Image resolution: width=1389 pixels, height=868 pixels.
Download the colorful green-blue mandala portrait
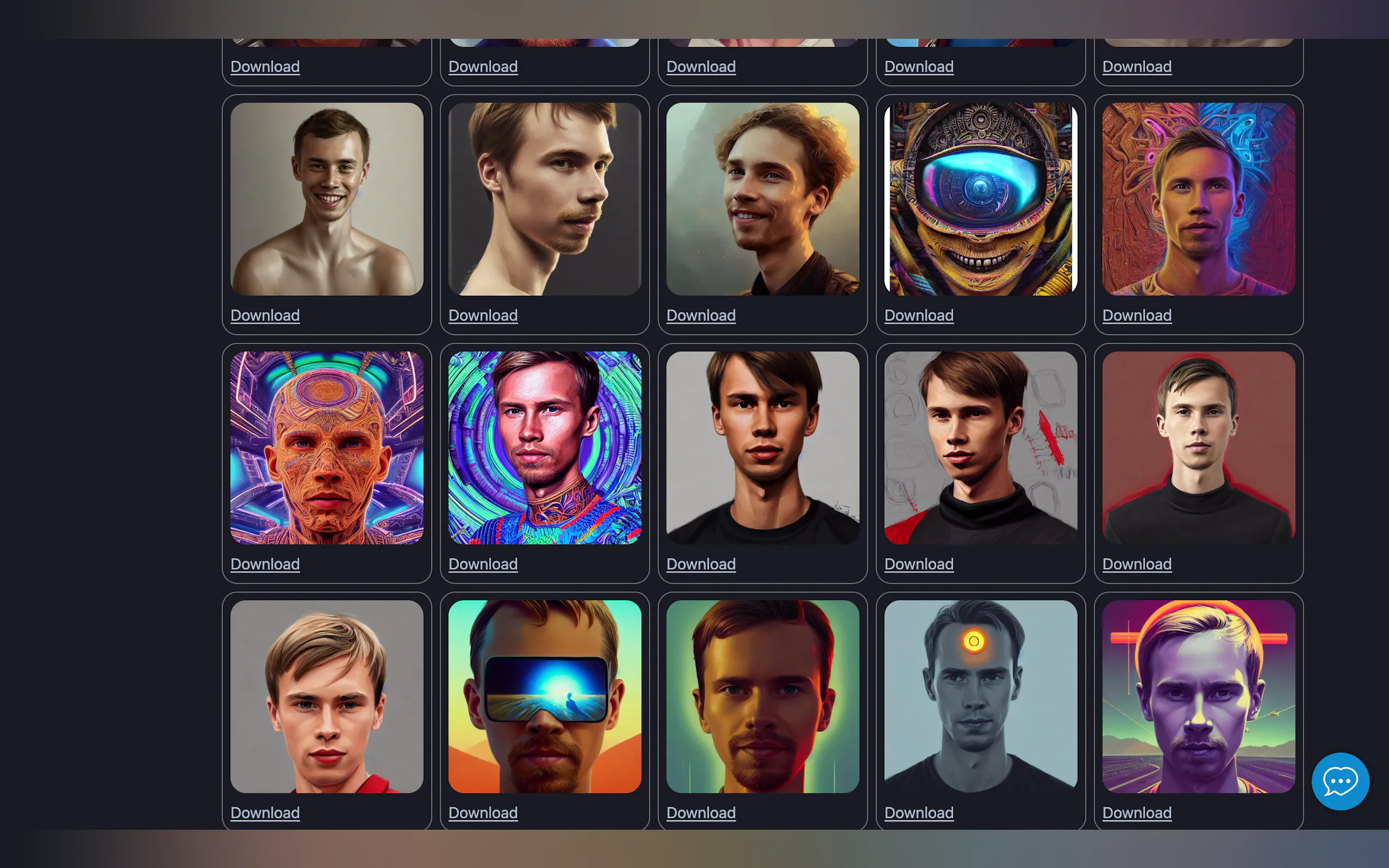tap(482, 564)
